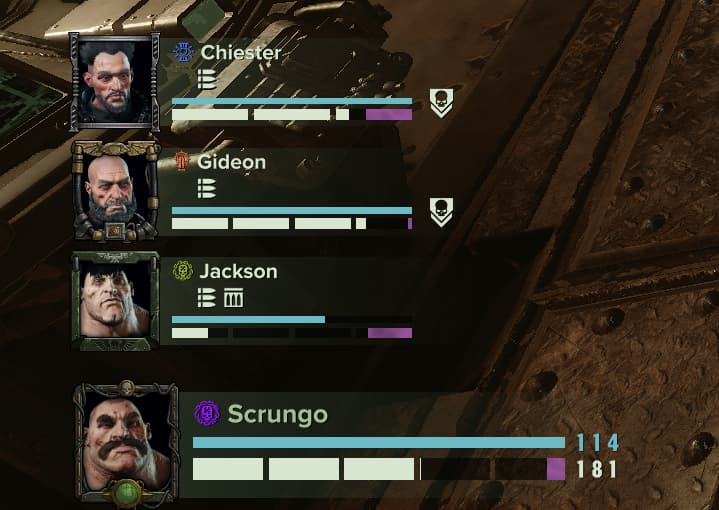Screen dimensions: 719x510
Task: Select Chiester's player portrait
Action: point(116,80)
